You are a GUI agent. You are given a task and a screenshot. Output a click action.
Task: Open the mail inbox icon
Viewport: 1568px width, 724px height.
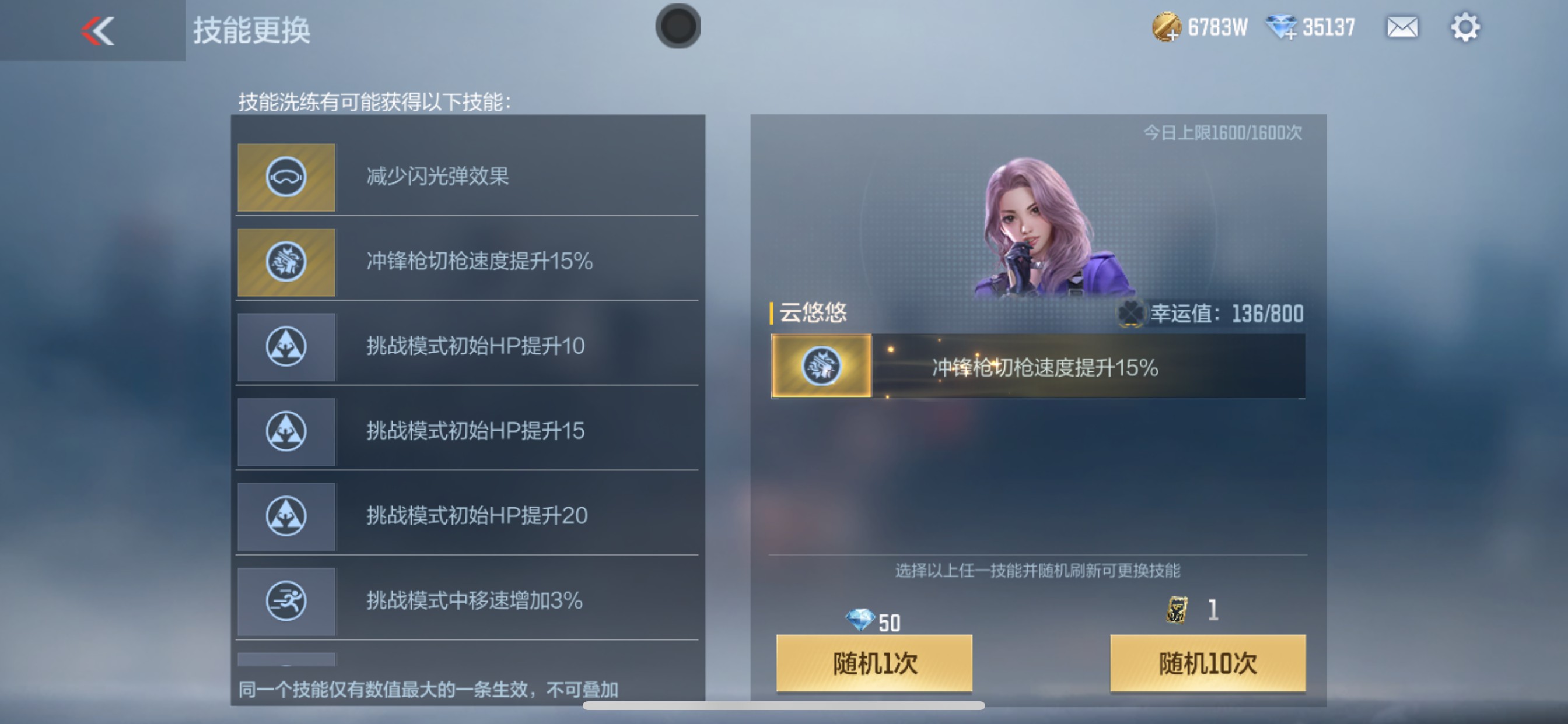(x=1401, y=27)
